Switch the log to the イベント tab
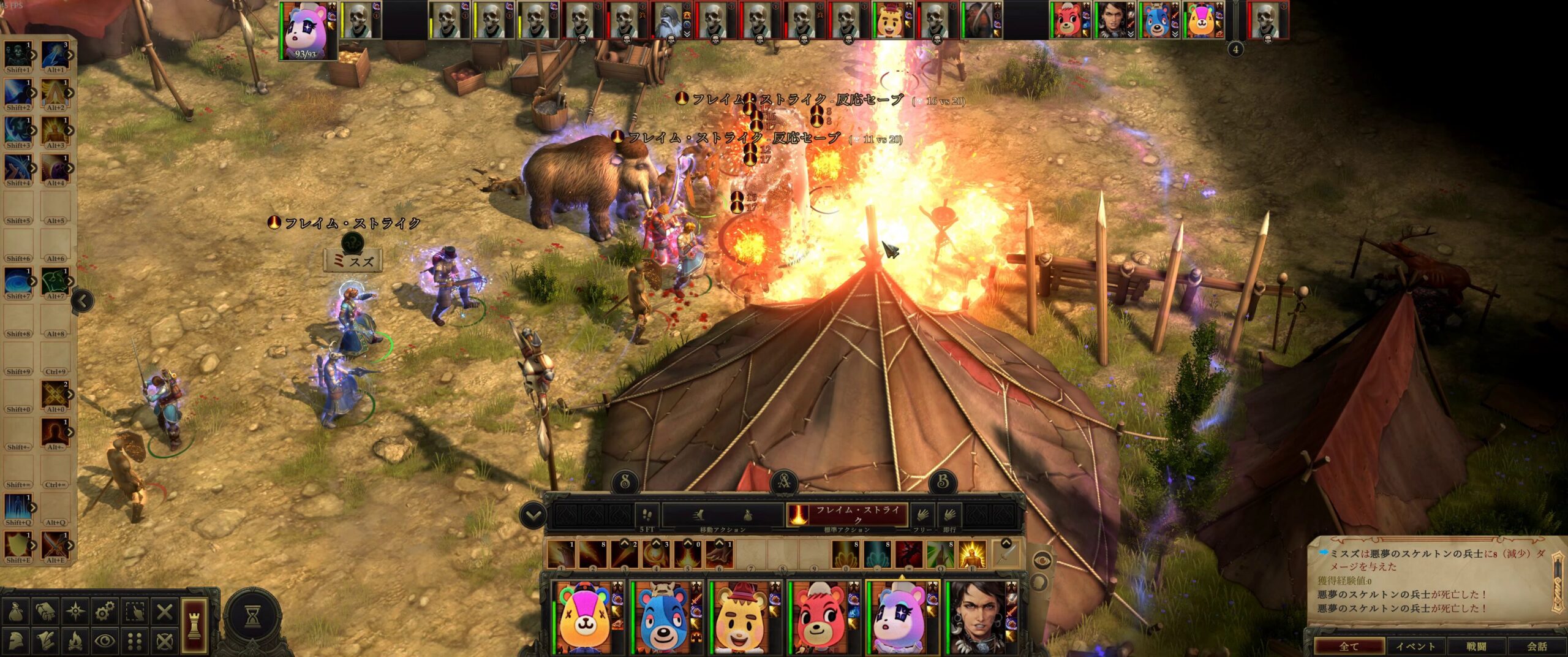 [x=1415, y=647]
